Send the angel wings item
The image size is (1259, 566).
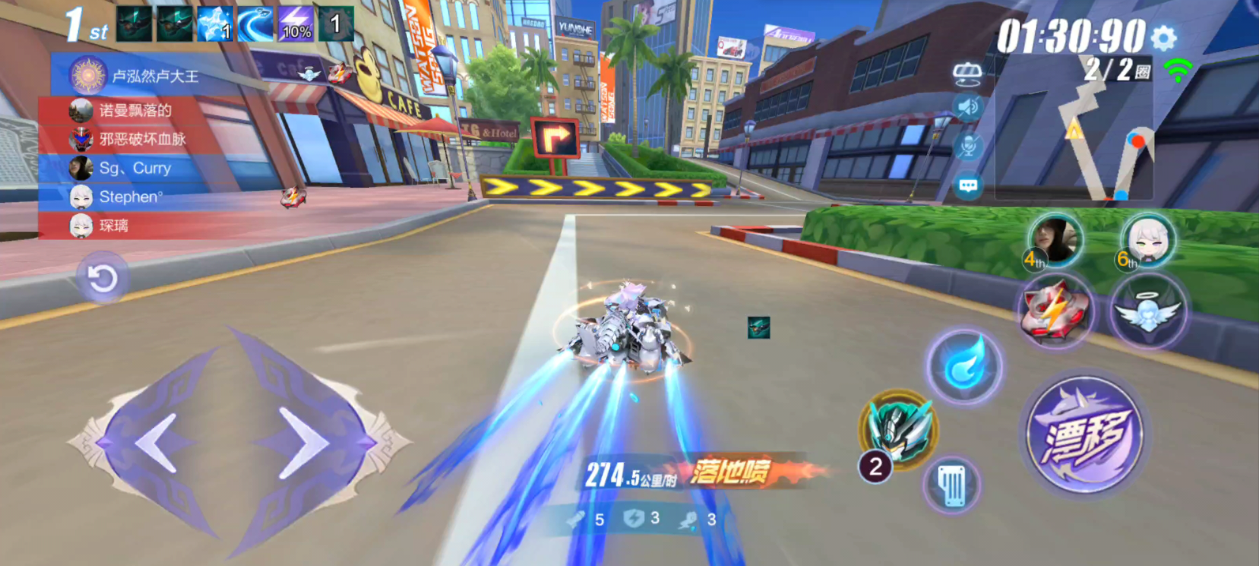[x=1148, y=311]
